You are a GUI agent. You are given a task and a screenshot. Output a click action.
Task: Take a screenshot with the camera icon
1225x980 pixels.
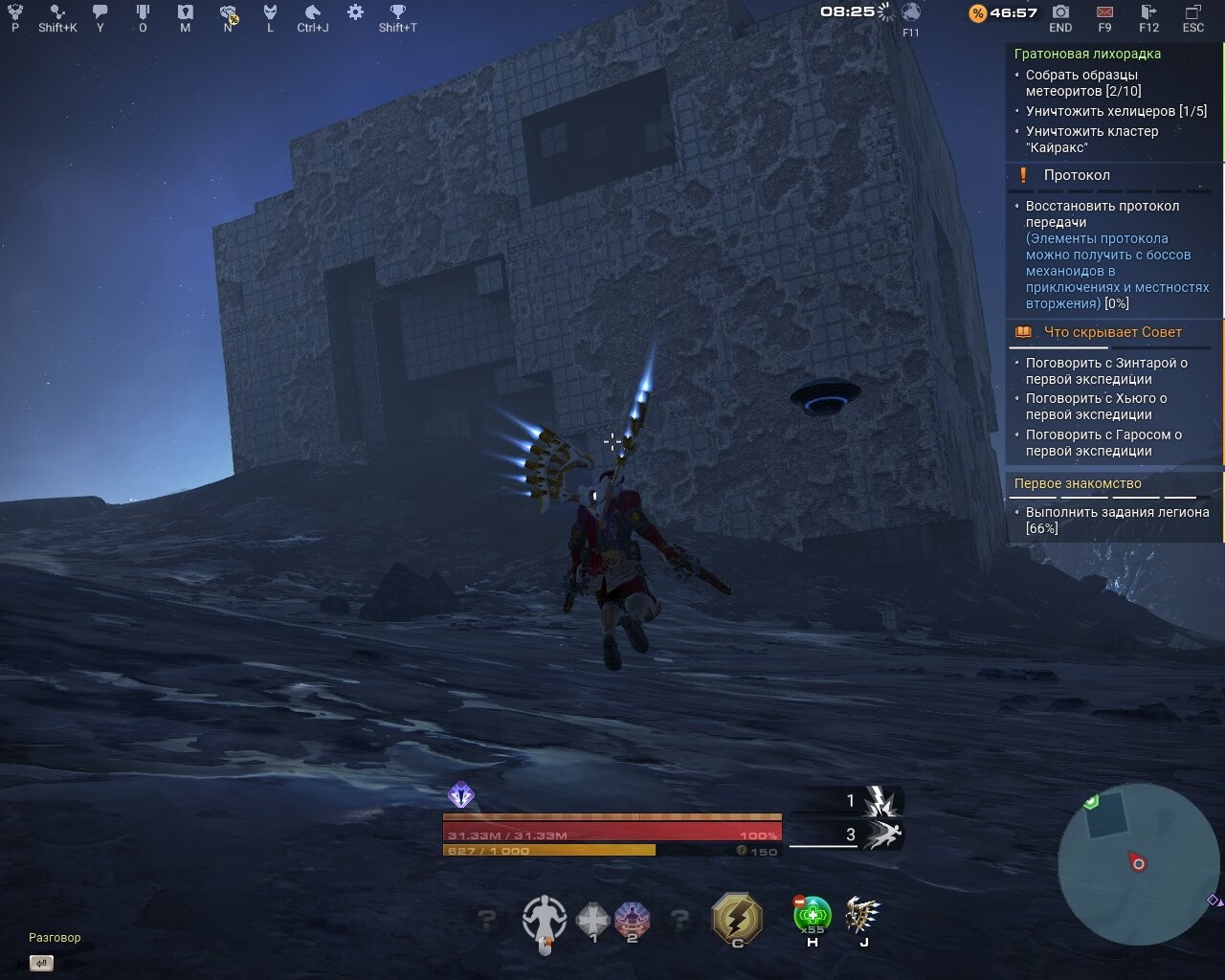click(x=1059, y=13)
